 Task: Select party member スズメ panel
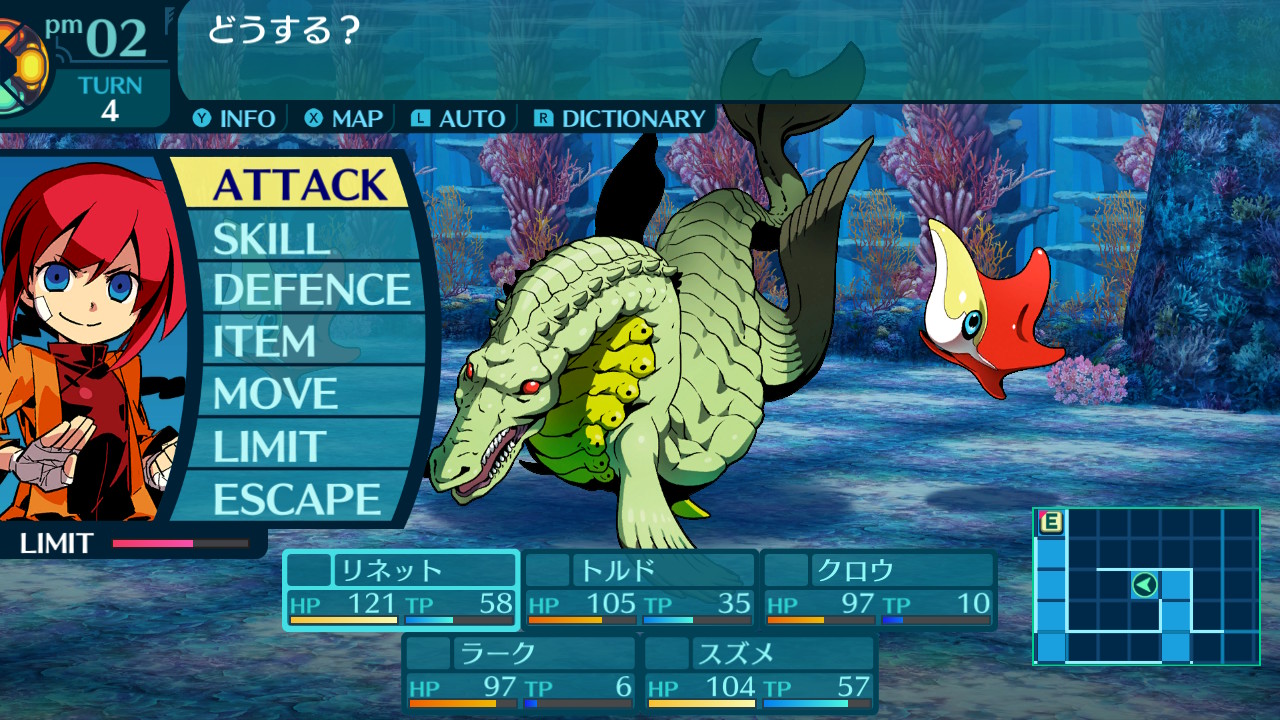pyautogui.click(x=760, y=673)
